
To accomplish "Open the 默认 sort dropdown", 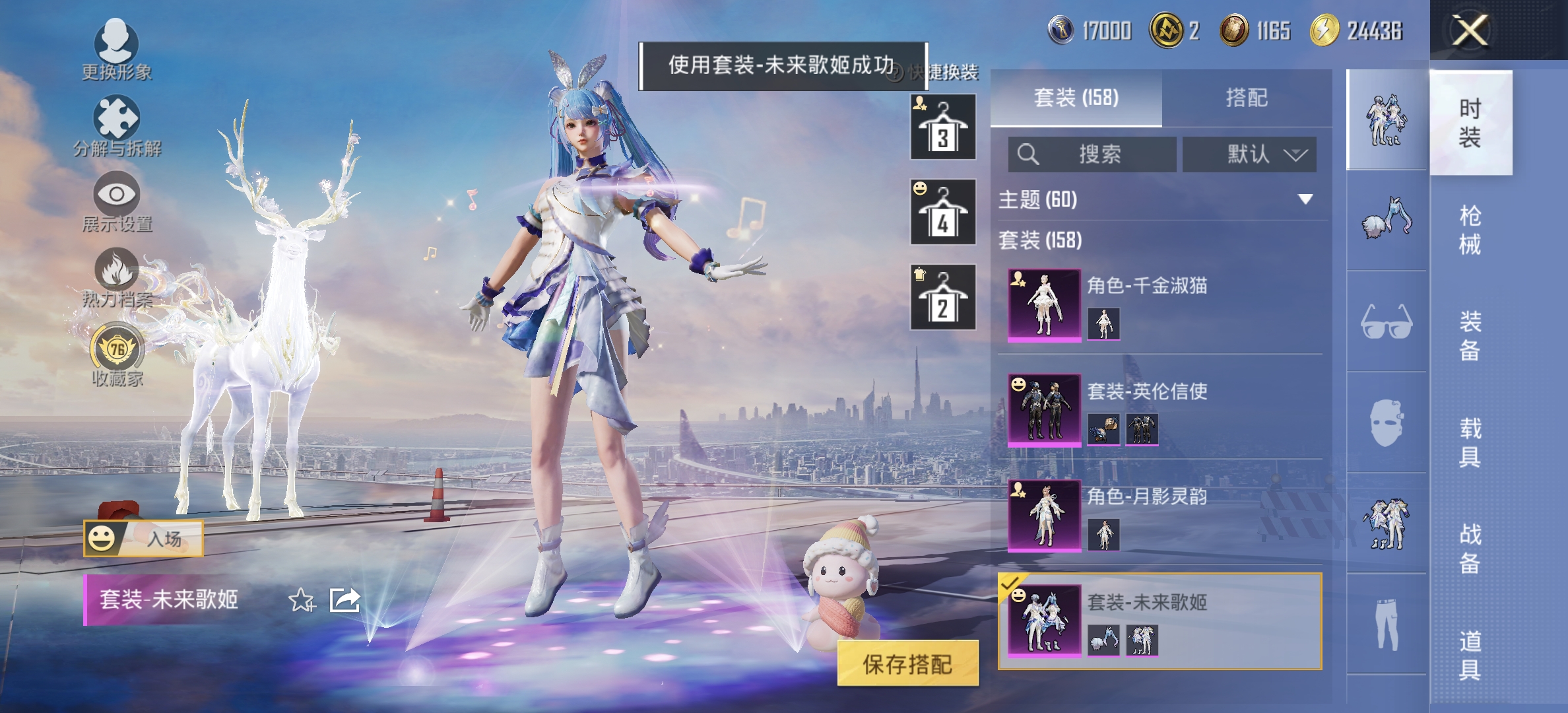I will (1250, 154).
